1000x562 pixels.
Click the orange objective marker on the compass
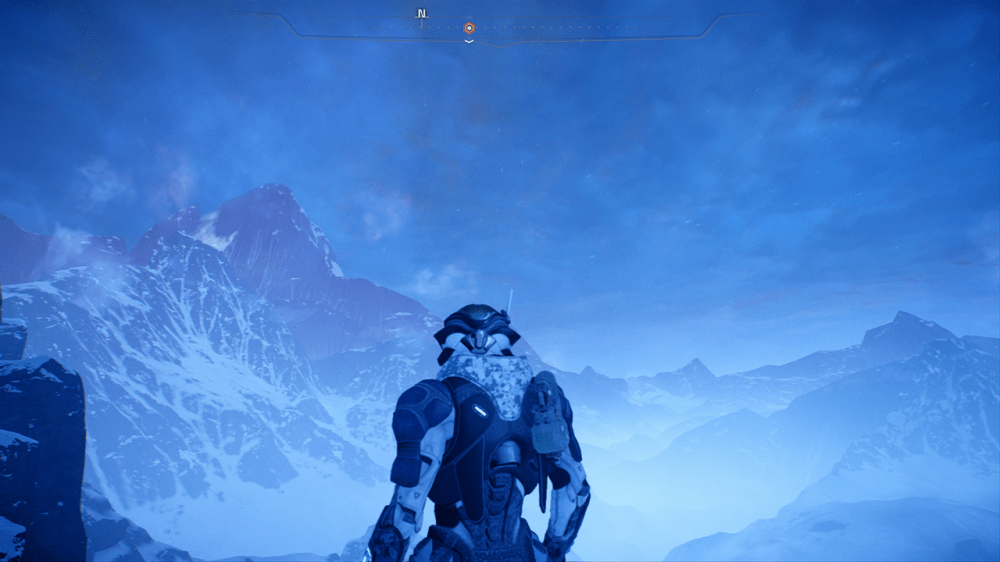pyautogui.click(x=469, y=28)
